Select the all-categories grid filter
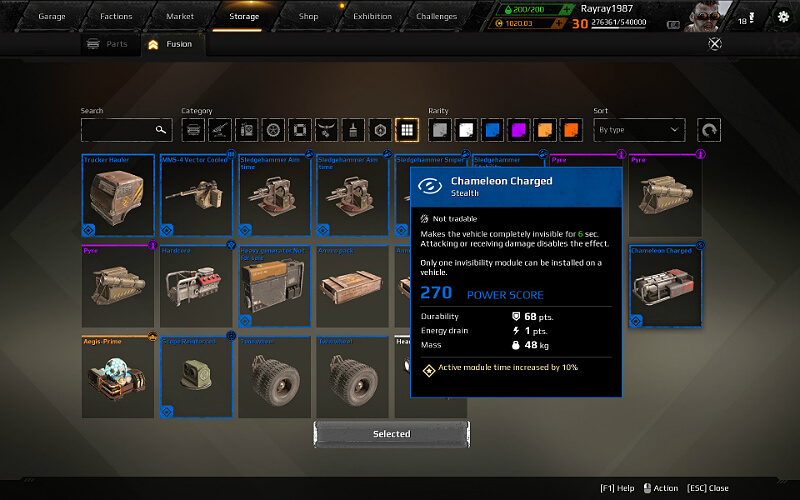The height and width of the screenshot is (500, 800). (406, 130)
